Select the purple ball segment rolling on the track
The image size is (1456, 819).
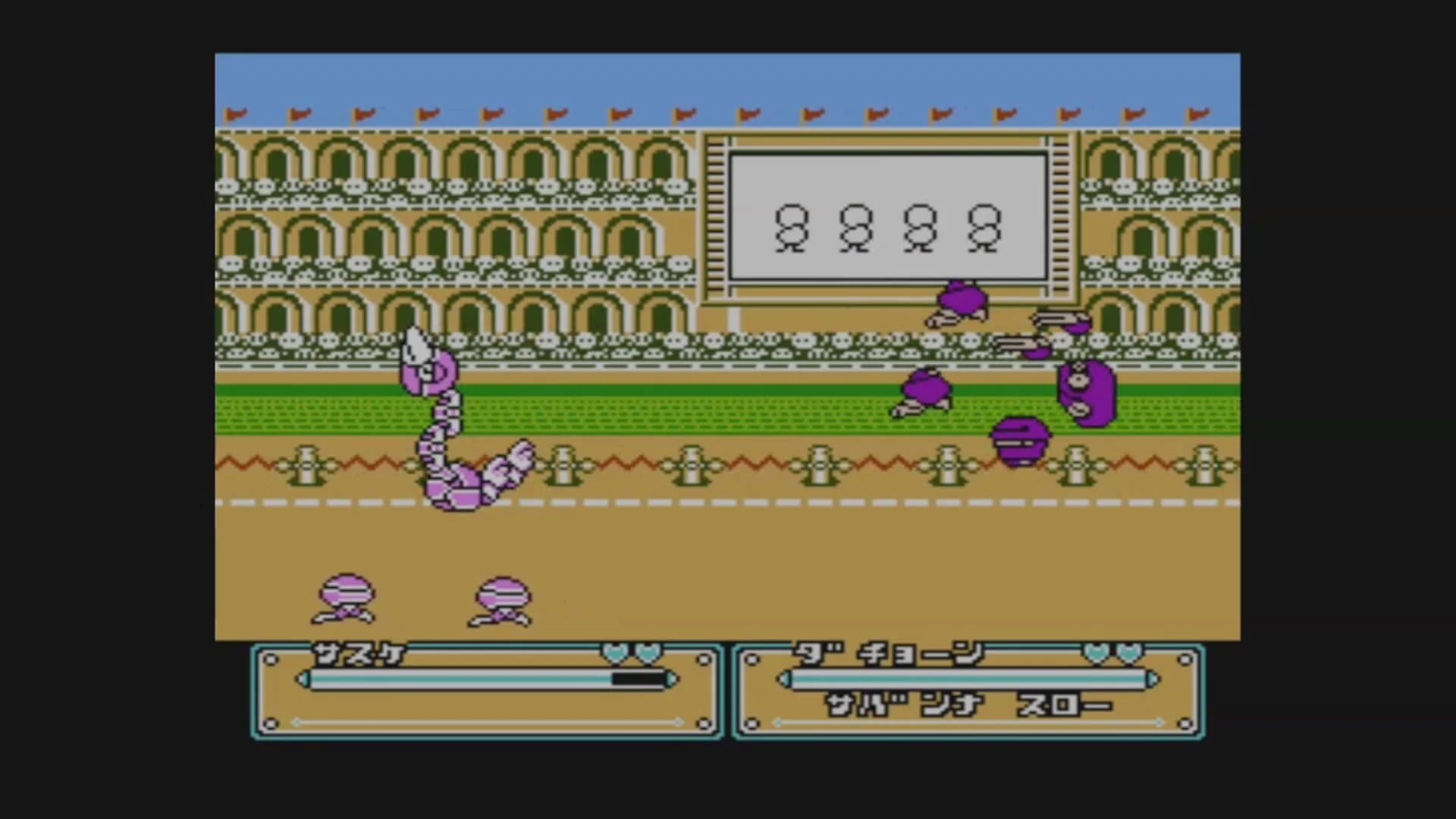[x=1020, y=440]
